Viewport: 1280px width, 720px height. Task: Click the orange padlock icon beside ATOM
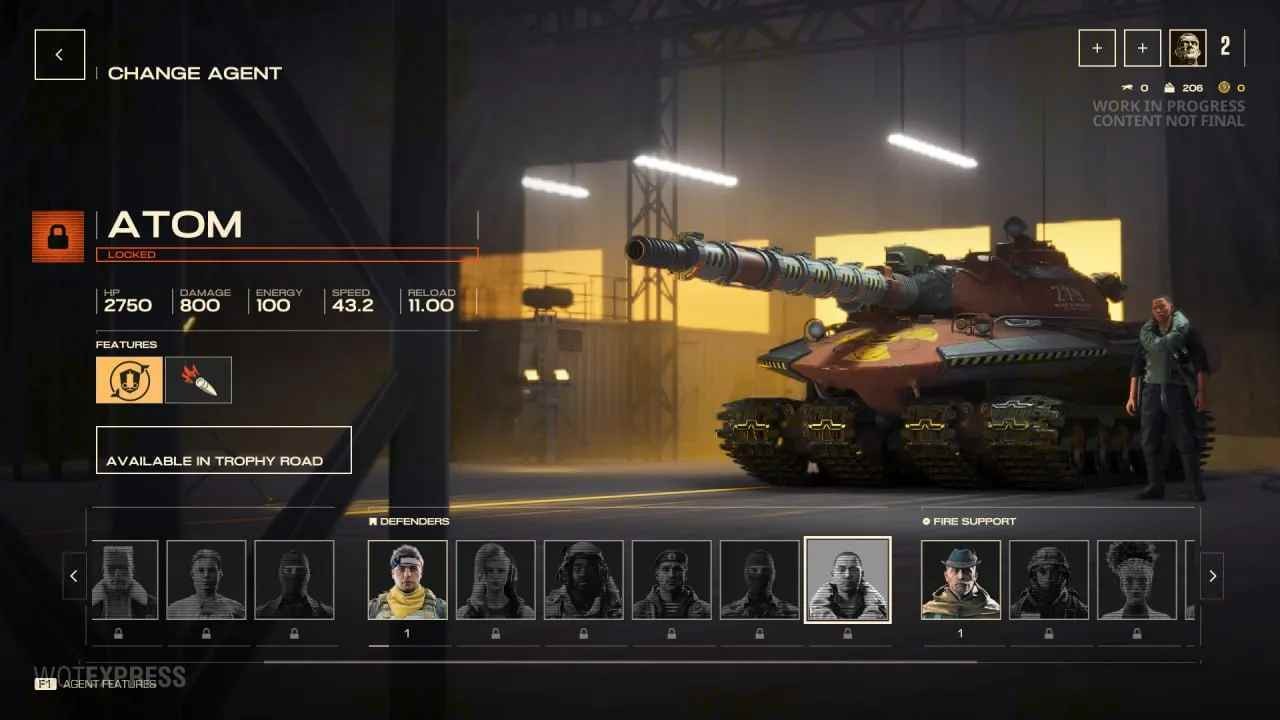click(57, 238)
